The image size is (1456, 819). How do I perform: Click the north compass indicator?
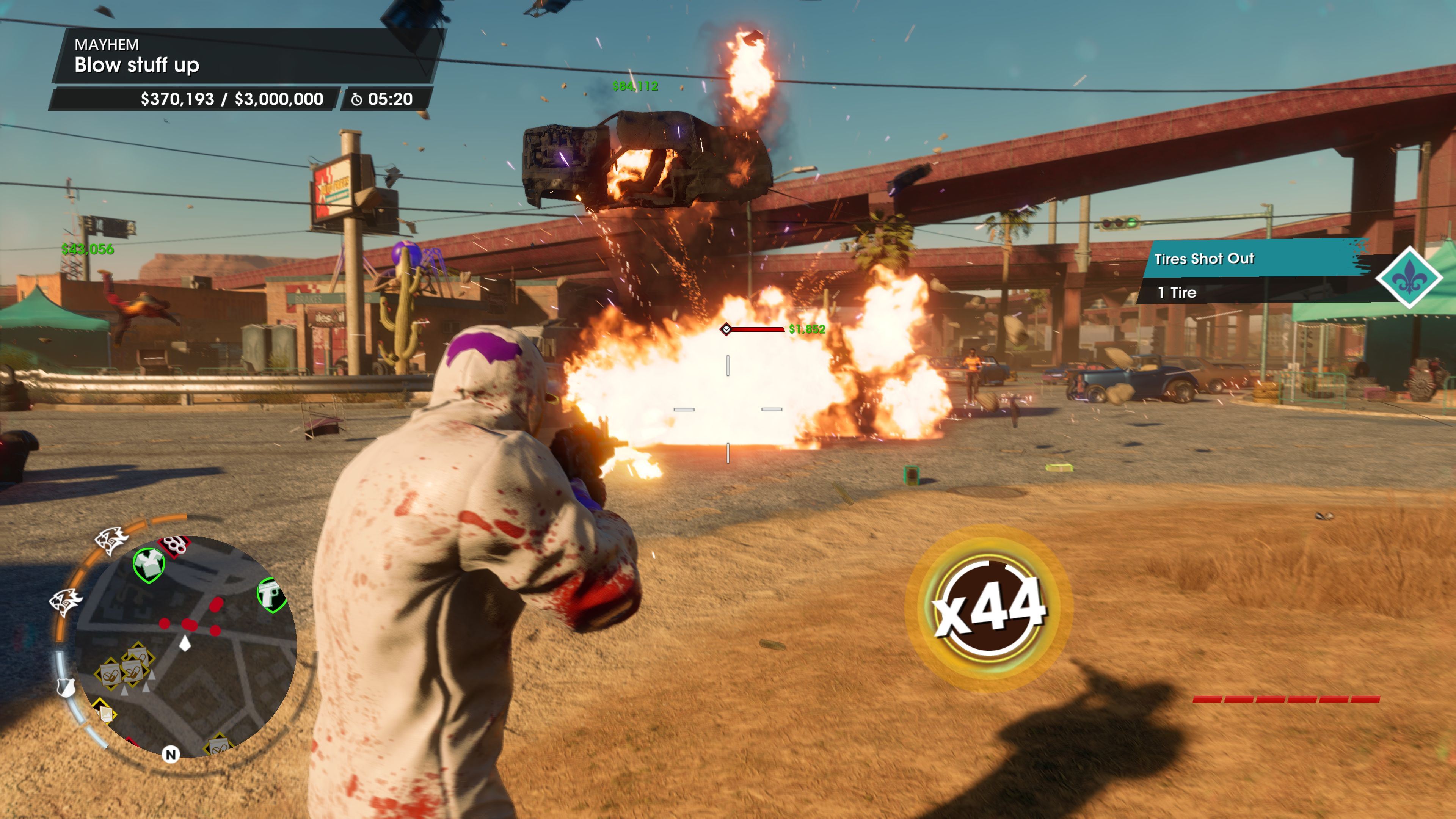pos(171,755)
